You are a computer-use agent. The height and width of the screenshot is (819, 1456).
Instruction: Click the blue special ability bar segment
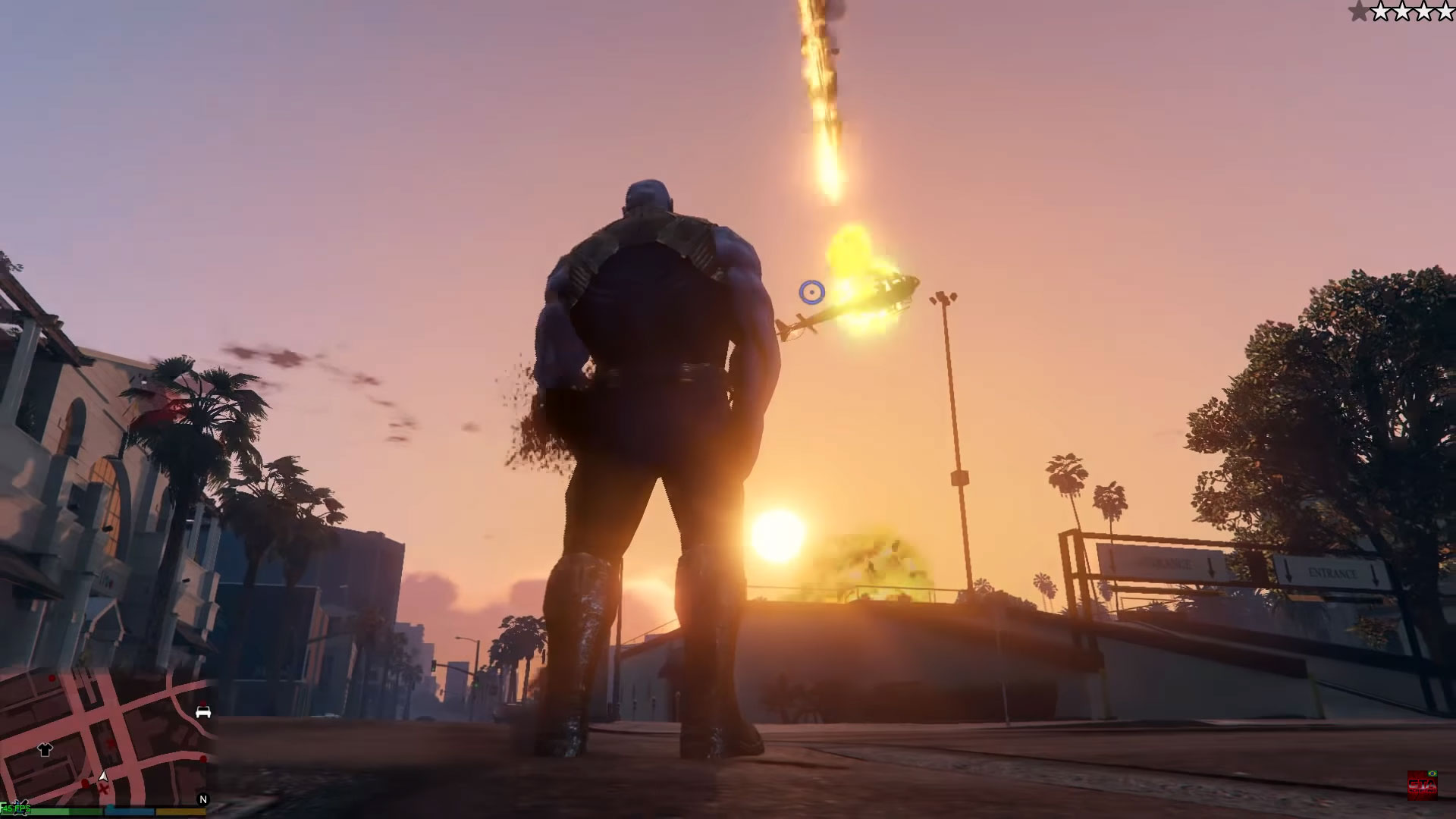131,811
